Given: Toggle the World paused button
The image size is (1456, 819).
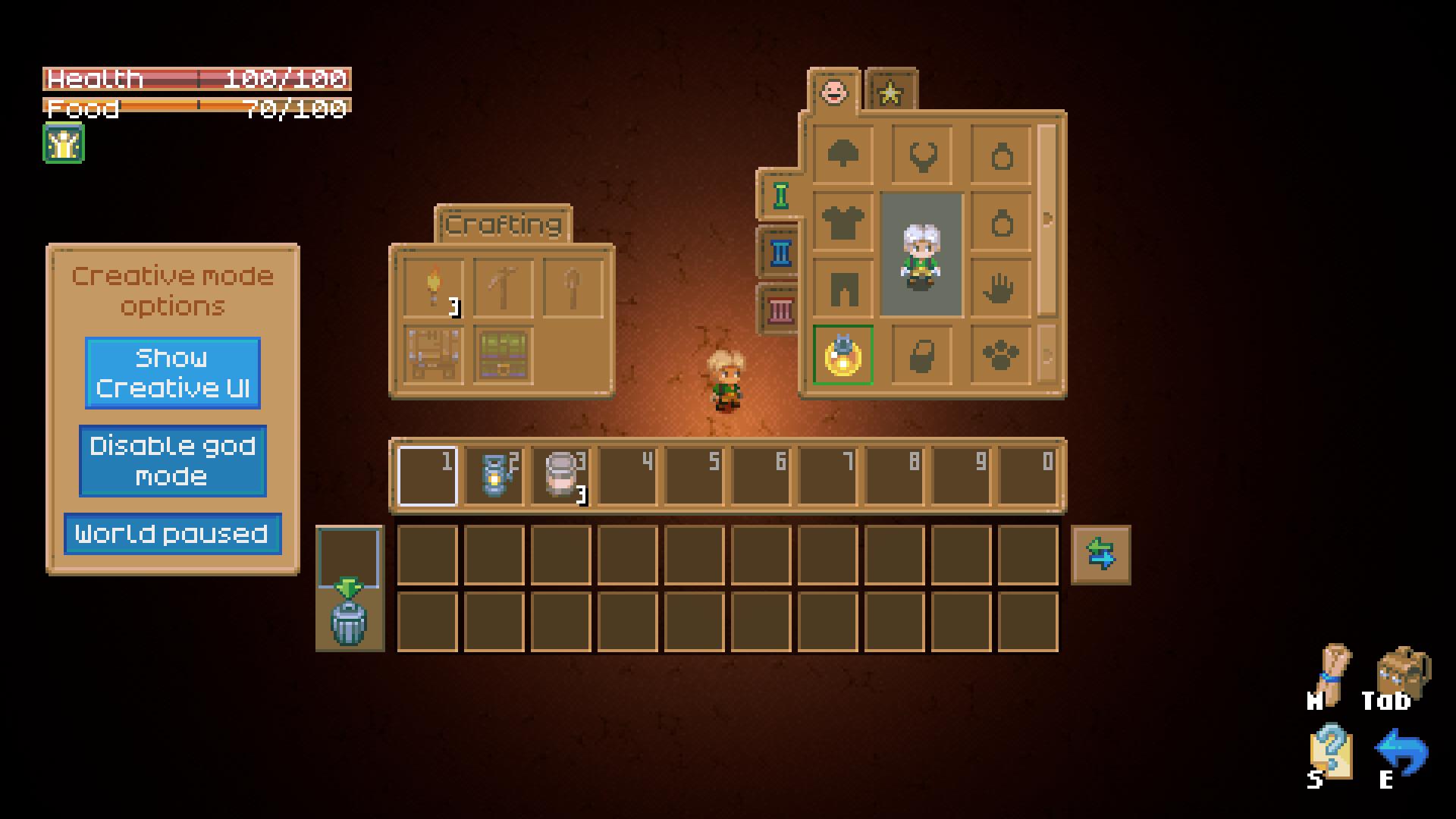Looking at the screenshot, I should [x=173, y=534].
